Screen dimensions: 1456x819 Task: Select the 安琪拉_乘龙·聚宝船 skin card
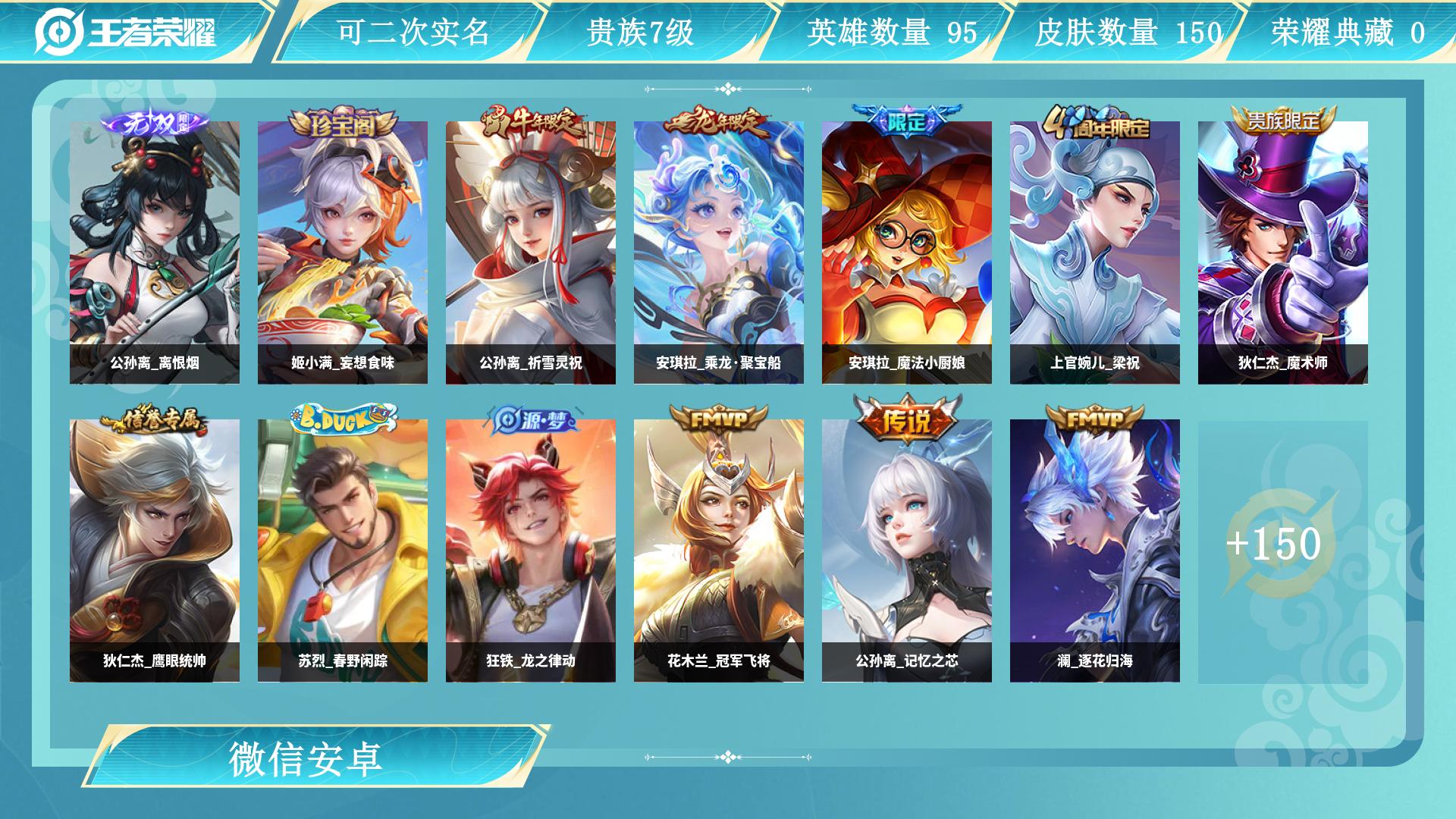tap(719, 253)
